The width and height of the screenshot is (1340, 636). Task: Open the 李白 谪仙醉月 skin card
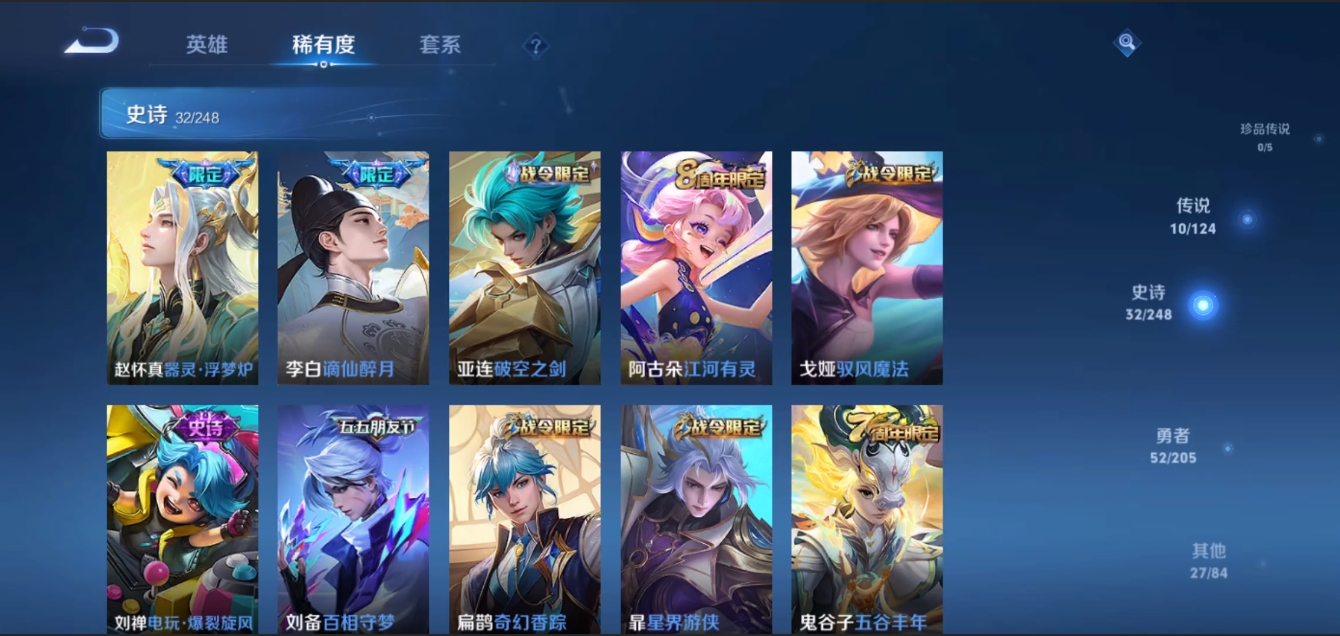[x=353, y=267]
